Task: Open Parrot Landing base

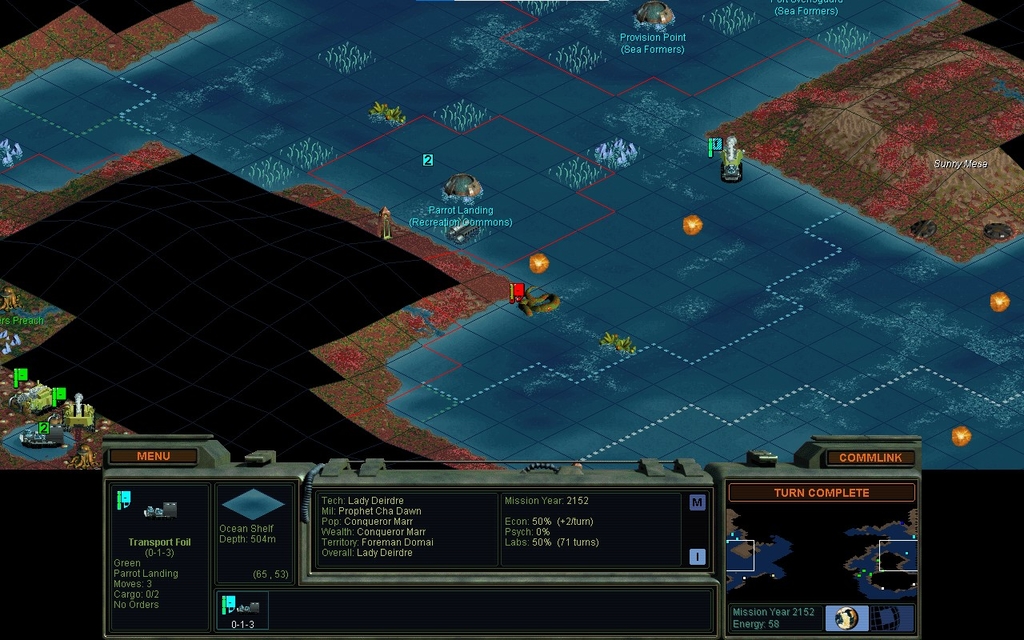Action: (462, 187)
